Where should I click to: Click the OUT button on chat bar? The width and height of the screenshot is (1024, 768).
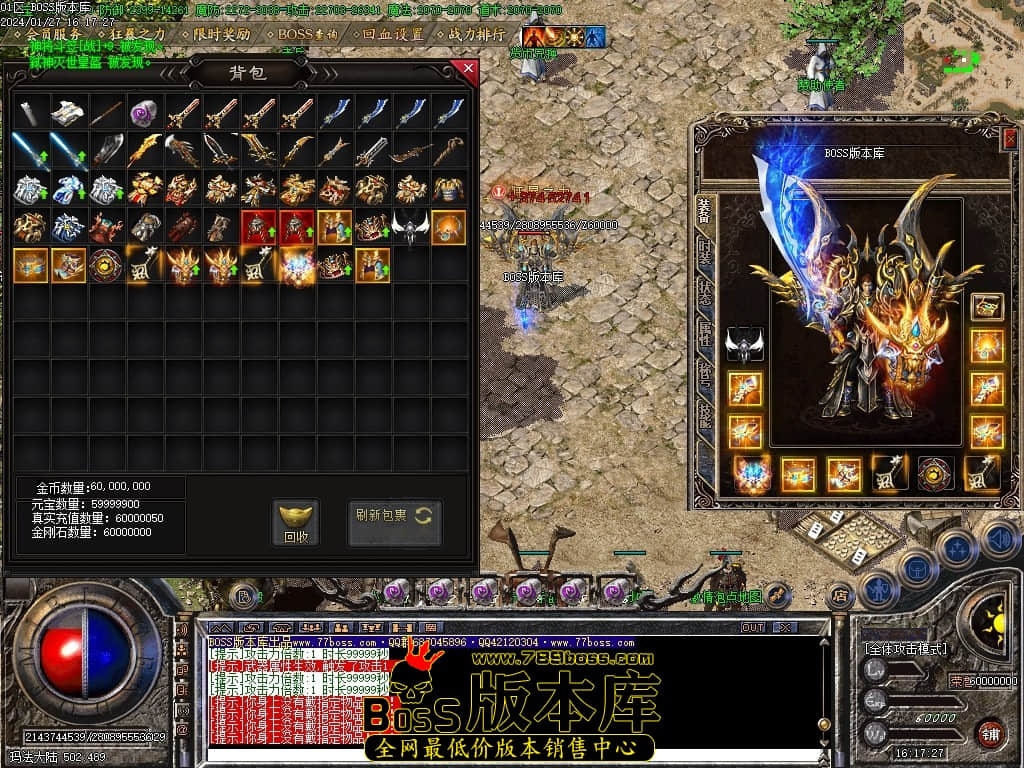point(752,627)
